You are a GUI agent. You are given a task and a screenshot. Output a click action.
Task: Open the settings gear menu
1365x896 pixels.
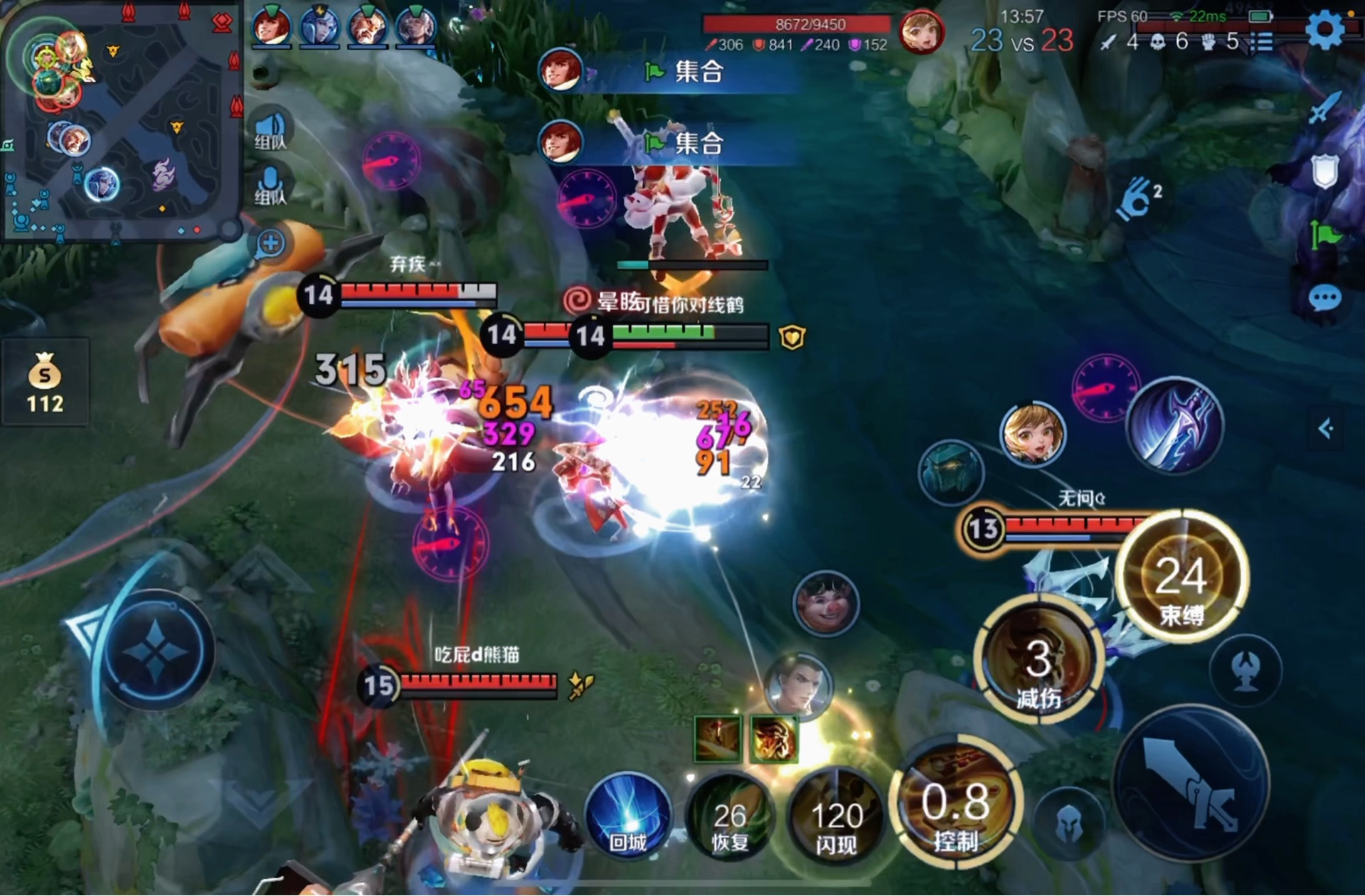point(1324,30)
